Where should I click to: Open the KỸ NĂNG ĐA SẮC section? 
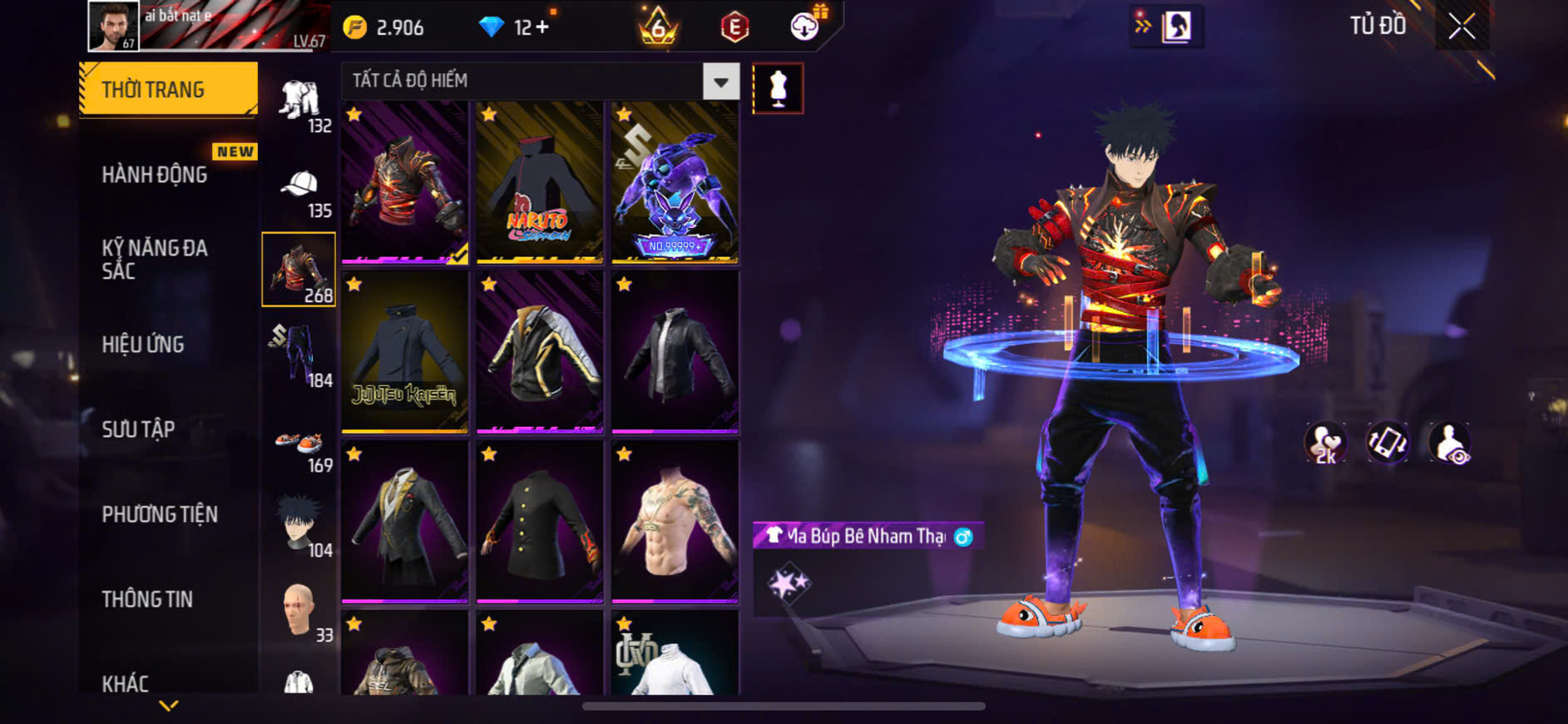155,259
